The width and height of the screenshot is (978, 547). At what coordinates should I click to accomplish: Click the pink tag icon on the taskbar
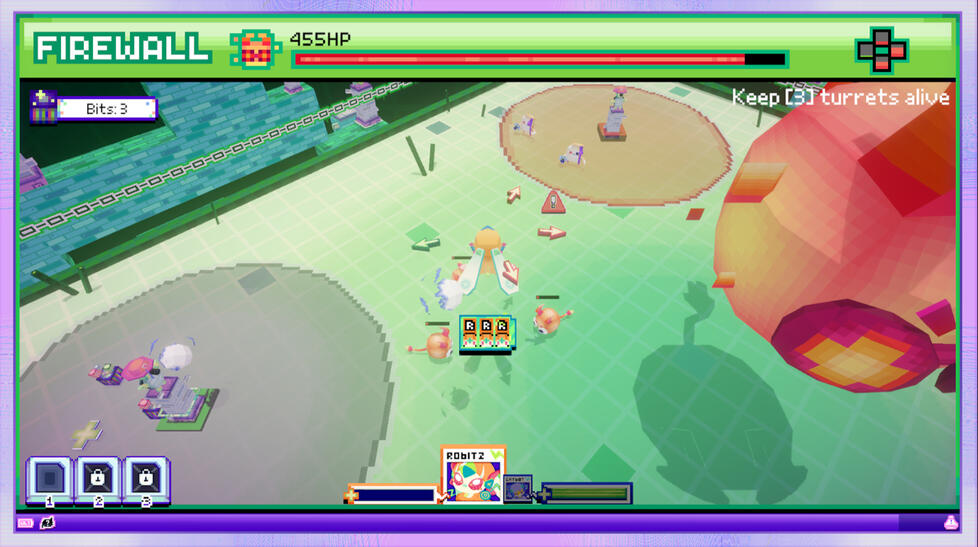coord(25,523)
